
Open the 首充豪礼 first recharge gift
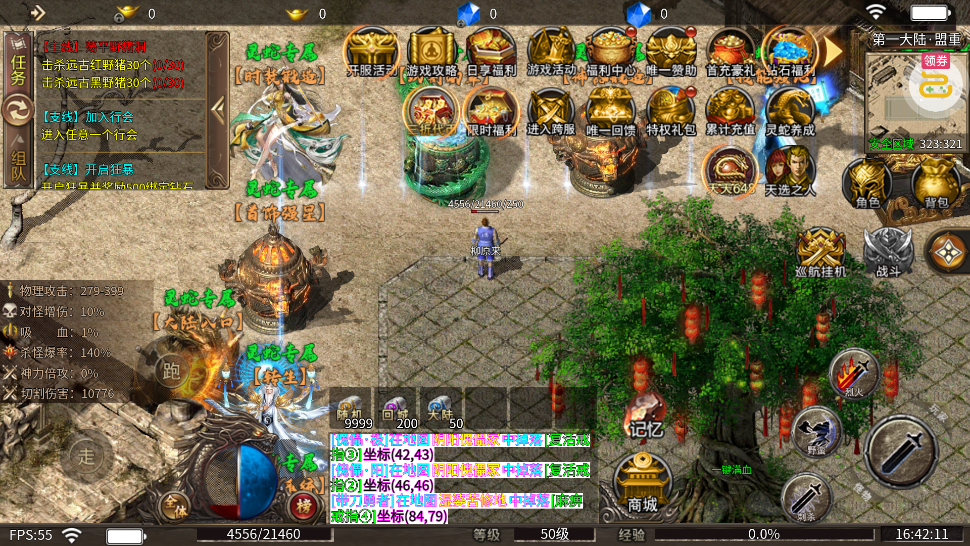point(730,51)
